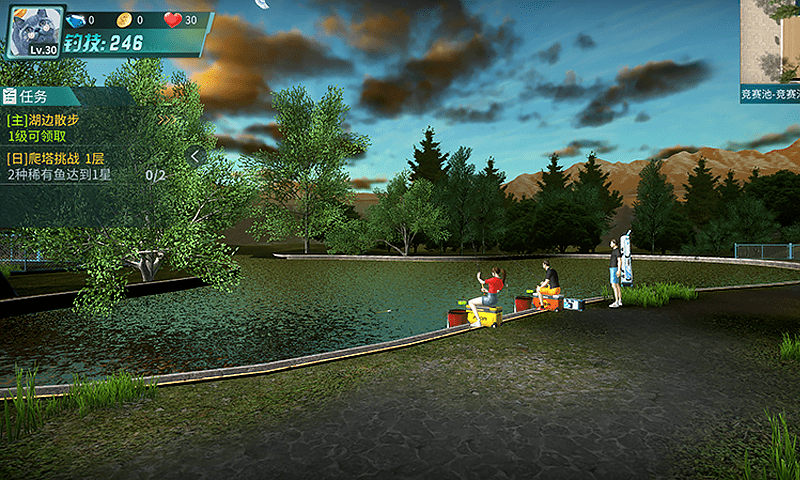
Task: Open the player avatar profile
Action: pos(35,31)
